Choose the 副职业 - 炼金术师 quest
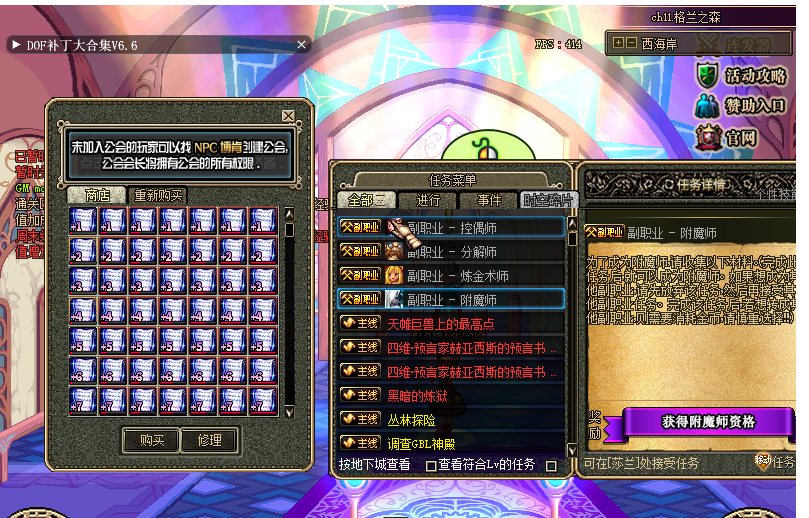The height and width of the screenshot is (518, 809). pos(452,275)
